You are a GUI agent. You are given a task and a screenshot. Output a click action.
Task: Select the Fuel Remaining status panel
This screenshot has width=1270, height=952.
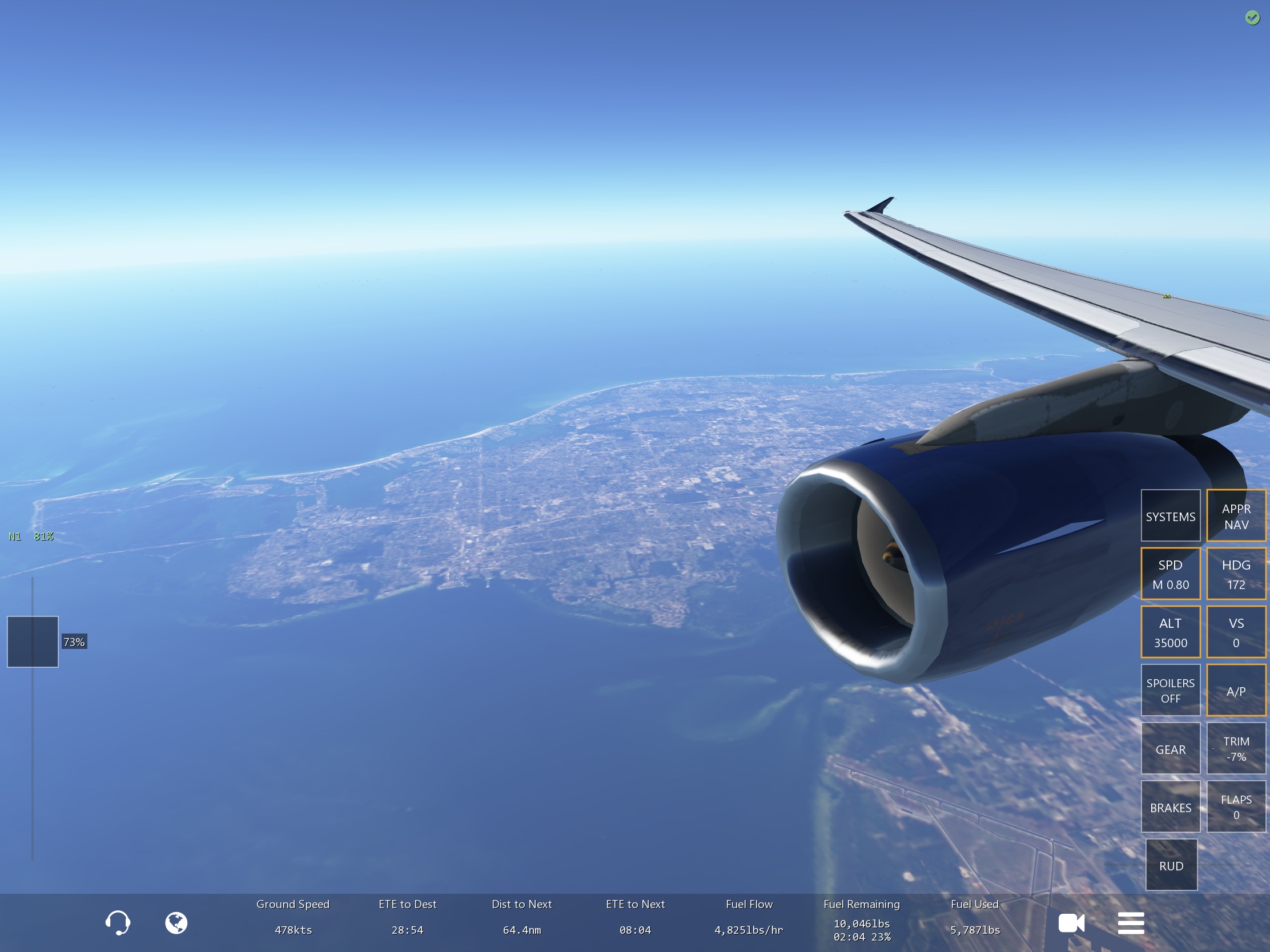tap(861, 920)
